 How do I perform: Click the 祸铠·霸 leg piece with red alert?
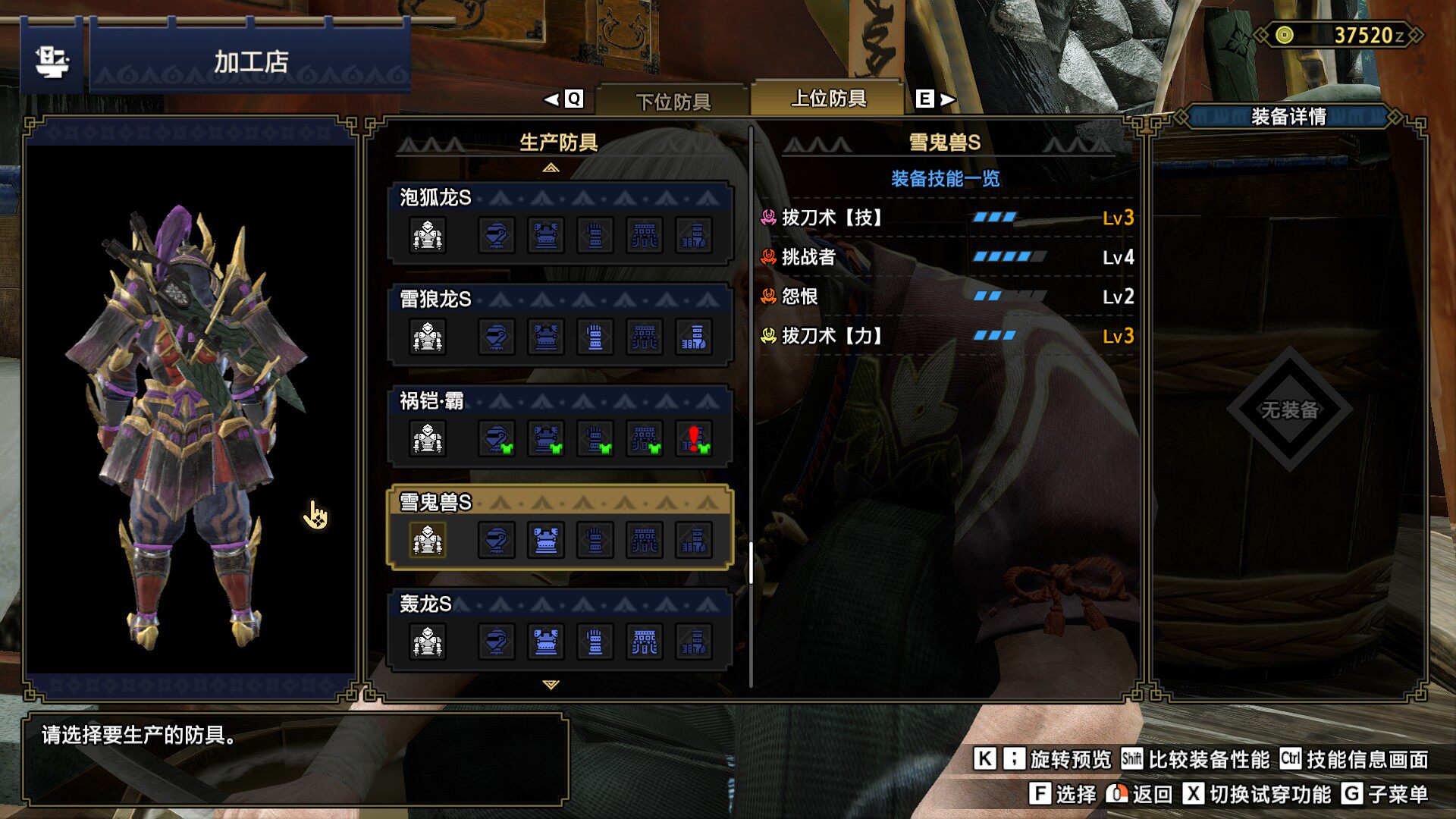click(x=694, y=439)
